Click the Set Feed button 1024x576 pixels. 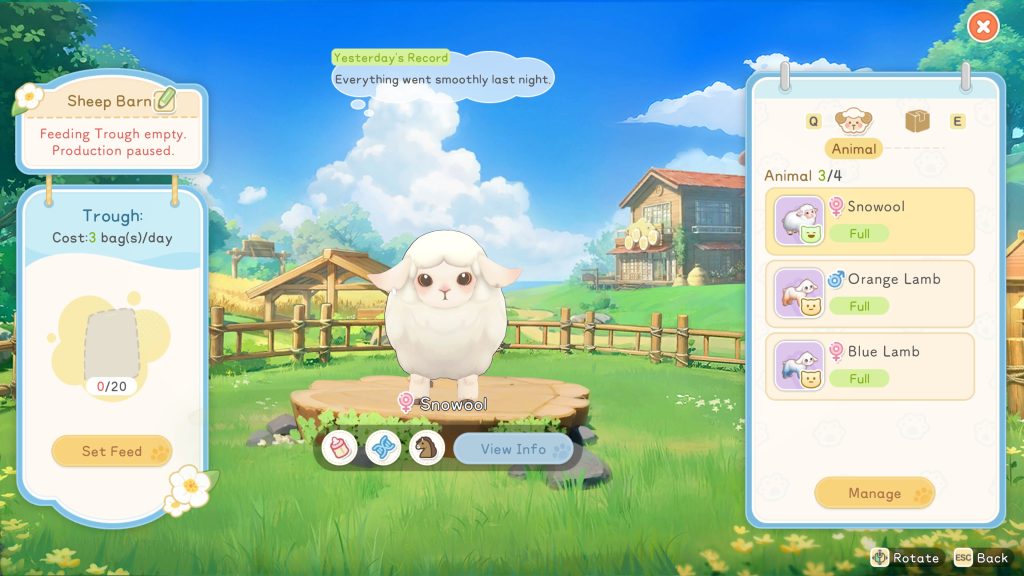point(112,451)
